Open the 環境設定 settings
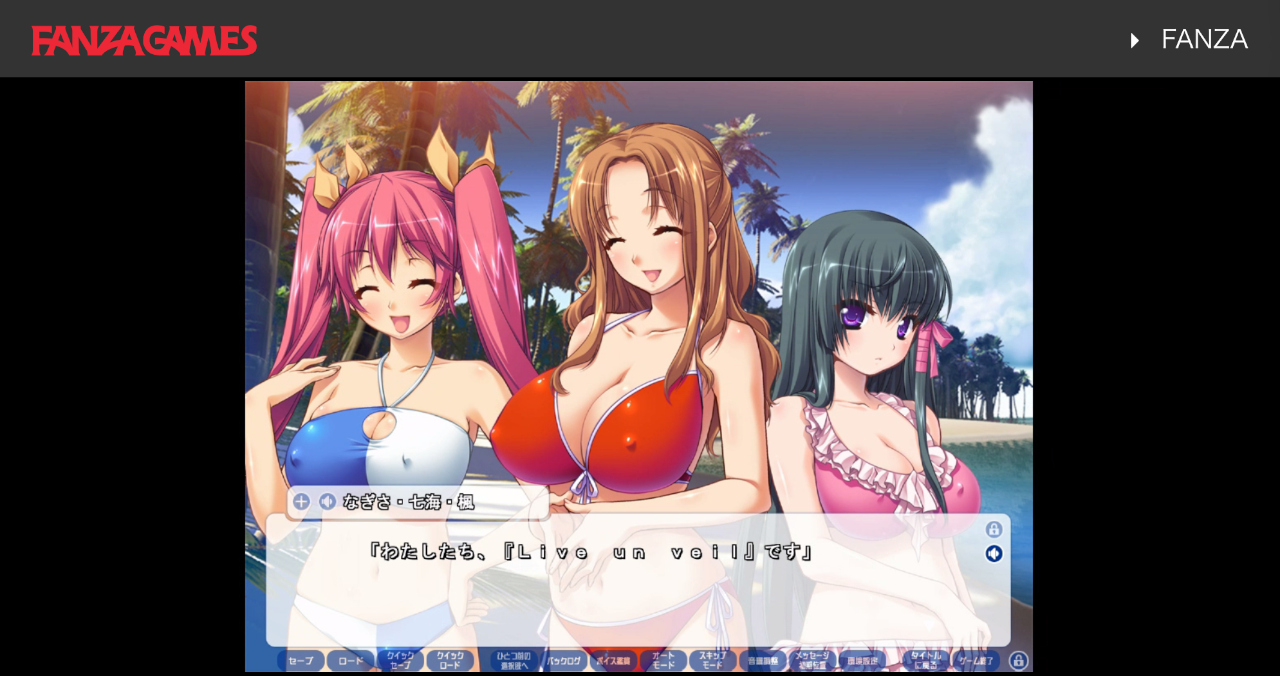Screen dimensions: 1280x676 click(x=862, y=661)
